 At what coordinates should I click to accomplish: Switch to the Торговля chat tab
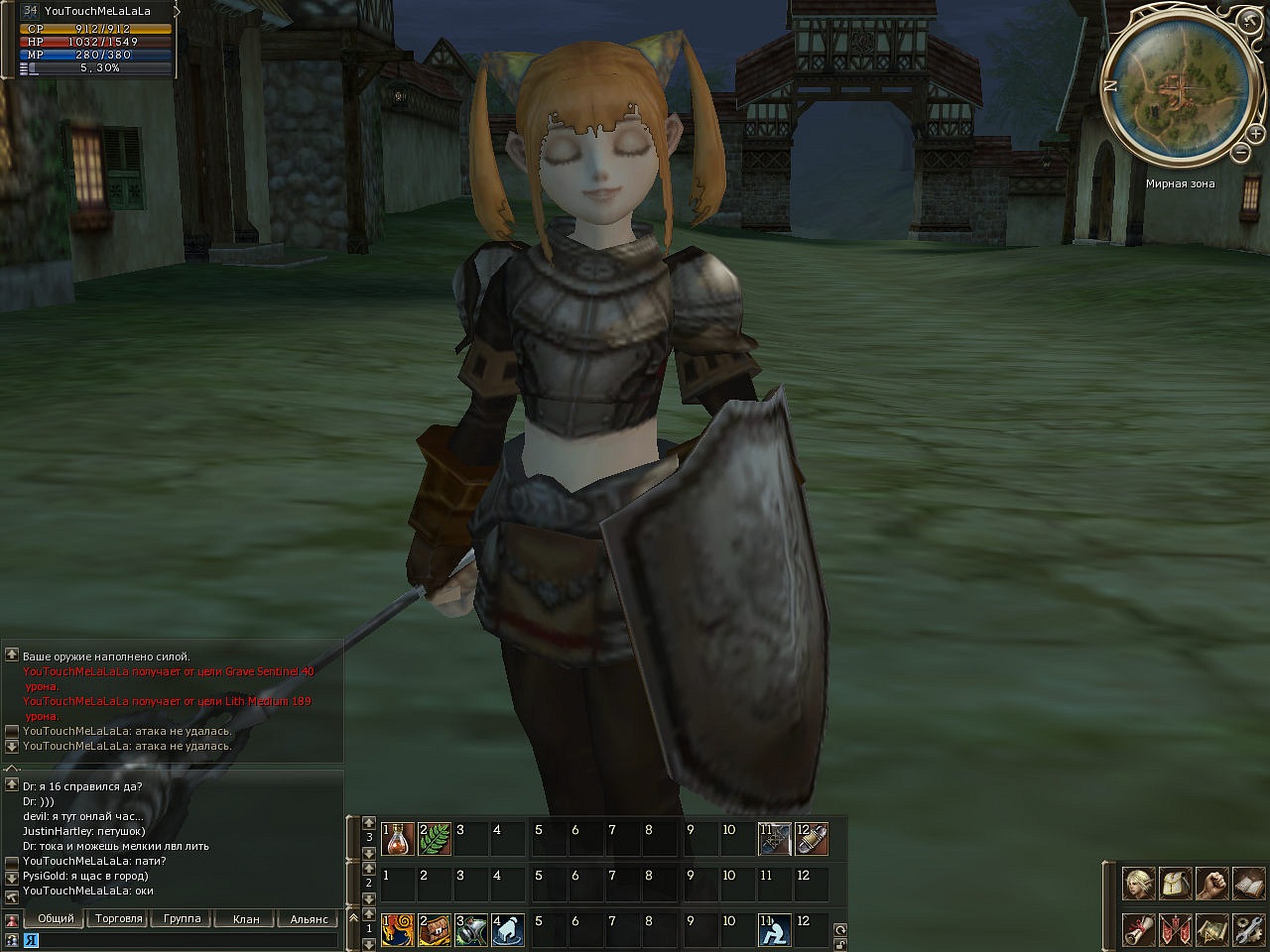click(x=119, y=919)
